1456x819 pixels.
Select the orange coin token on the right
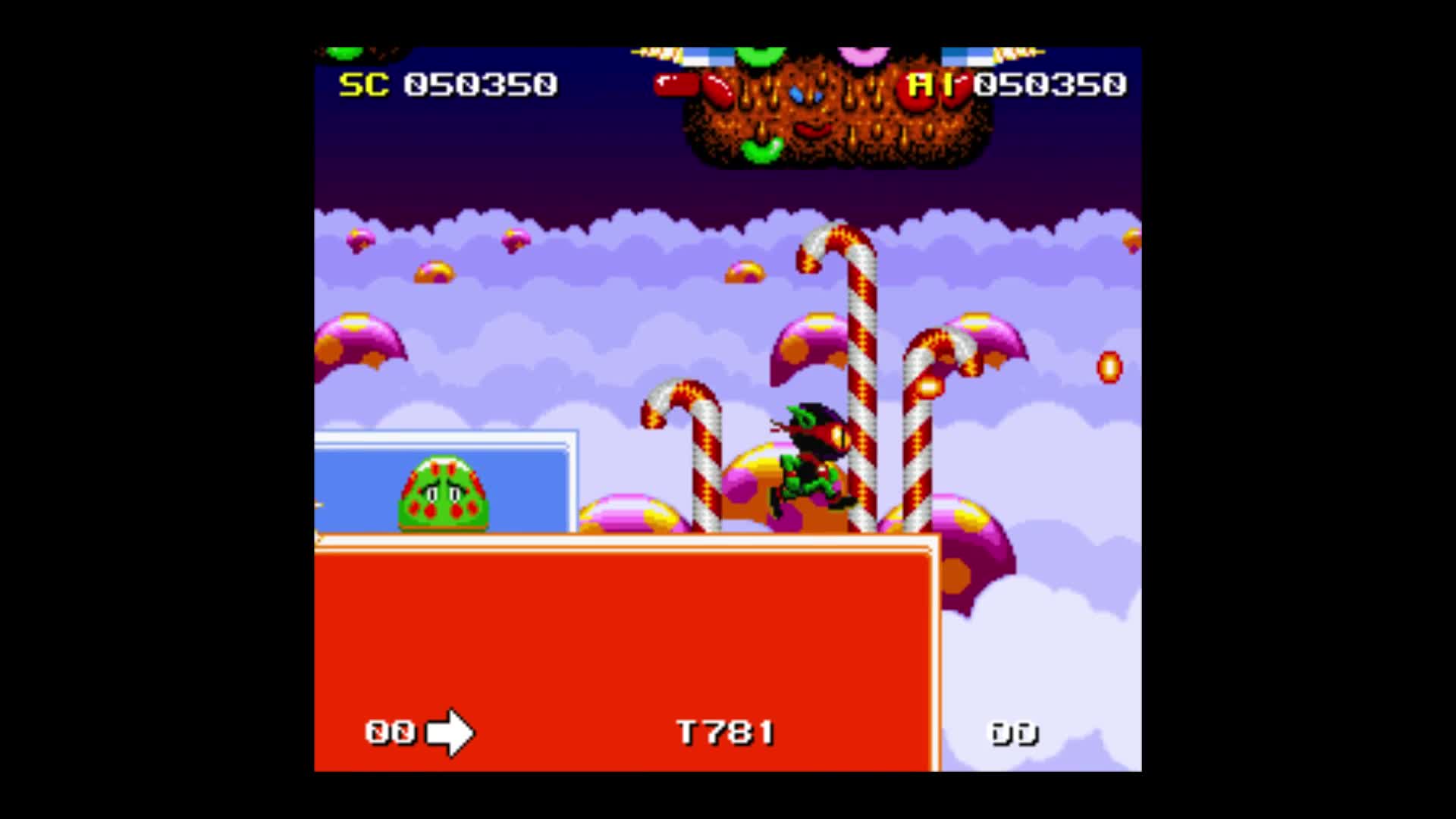click(1109, 367)
